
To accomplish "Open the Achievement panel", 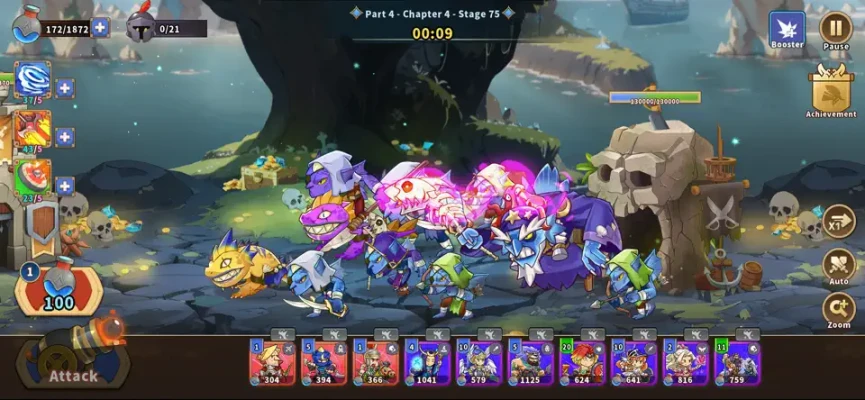I will tap(831, 92).
